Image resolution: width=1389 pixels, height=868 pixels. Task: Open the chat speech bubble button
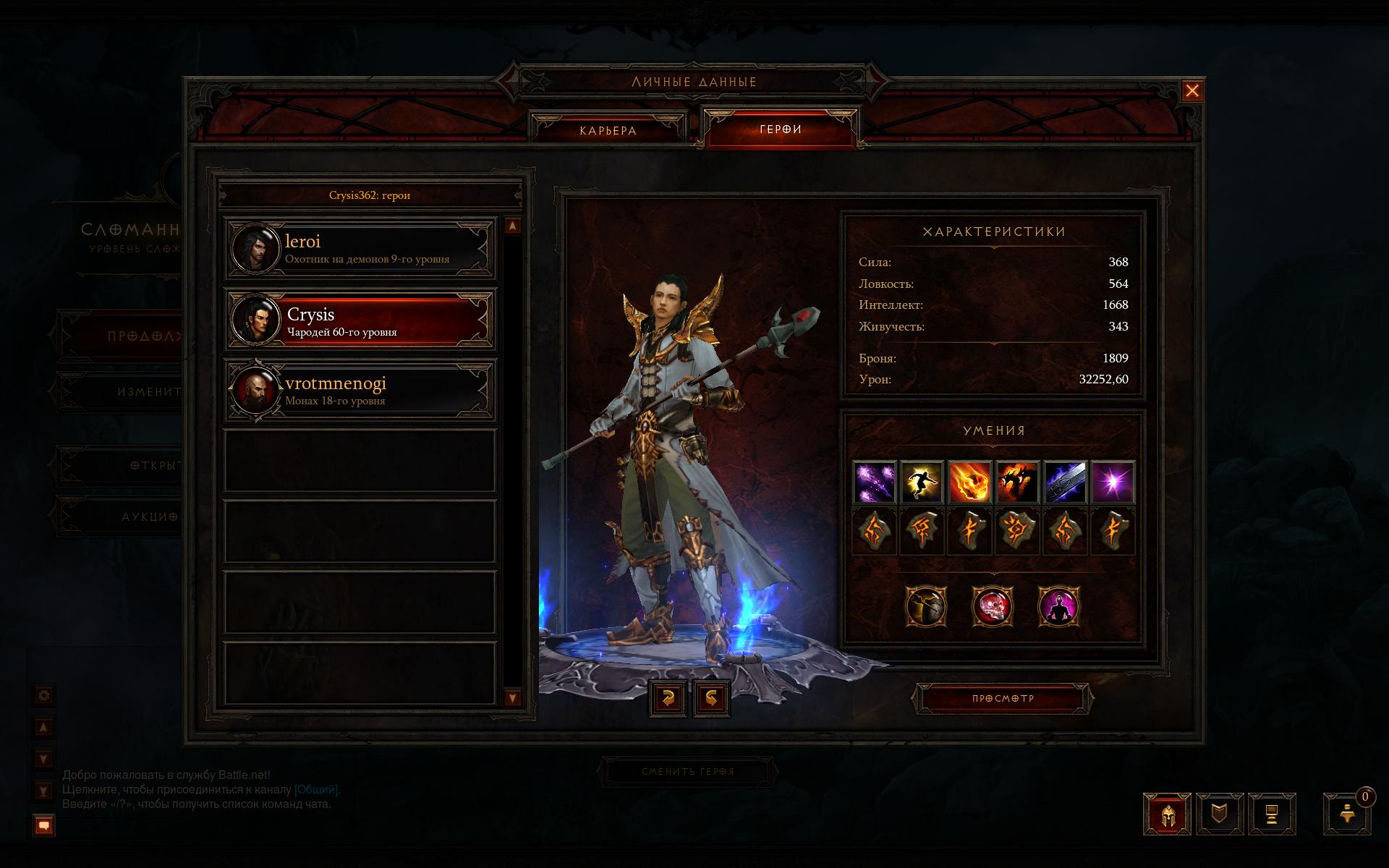pos(44,825)
